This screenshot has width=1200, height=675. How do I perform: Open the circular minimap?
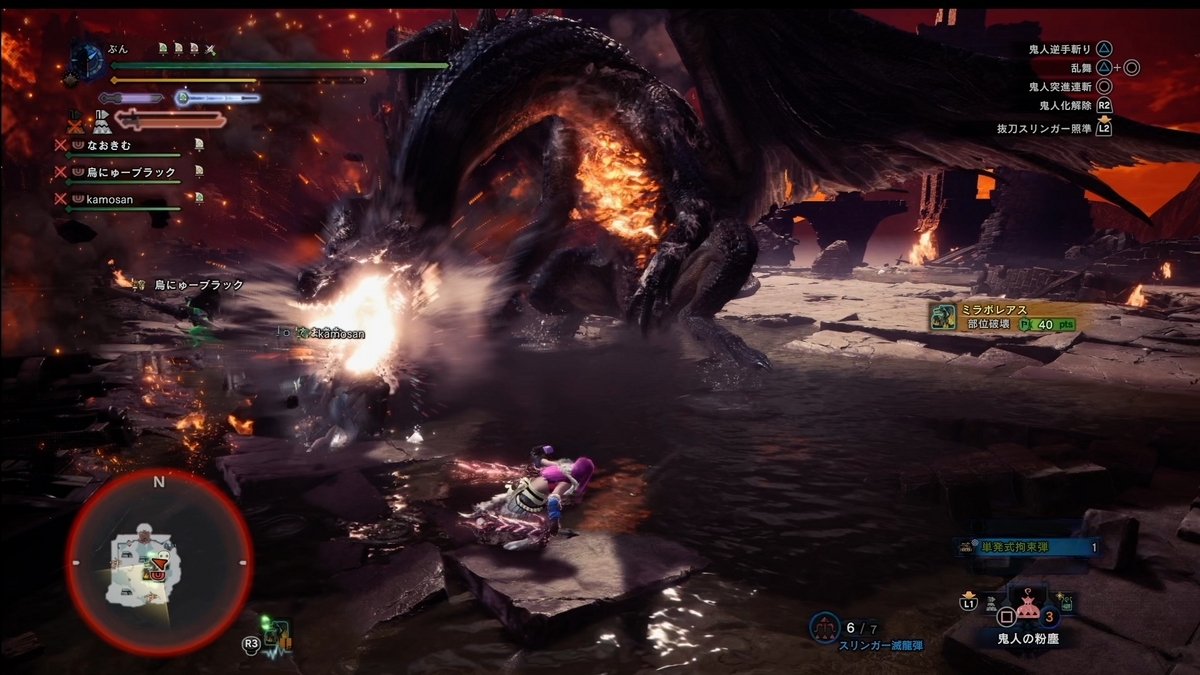click(x=159, y=563)
